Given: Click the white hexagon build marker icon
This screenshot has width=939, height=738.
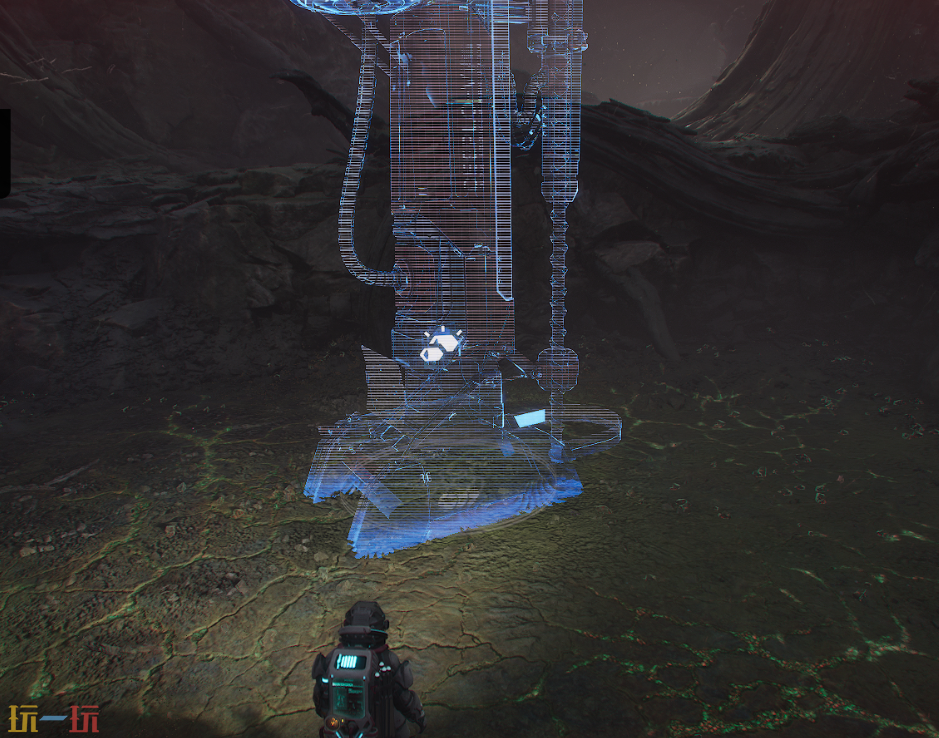Looking at the screenshot, I should [x=439, y=346].
